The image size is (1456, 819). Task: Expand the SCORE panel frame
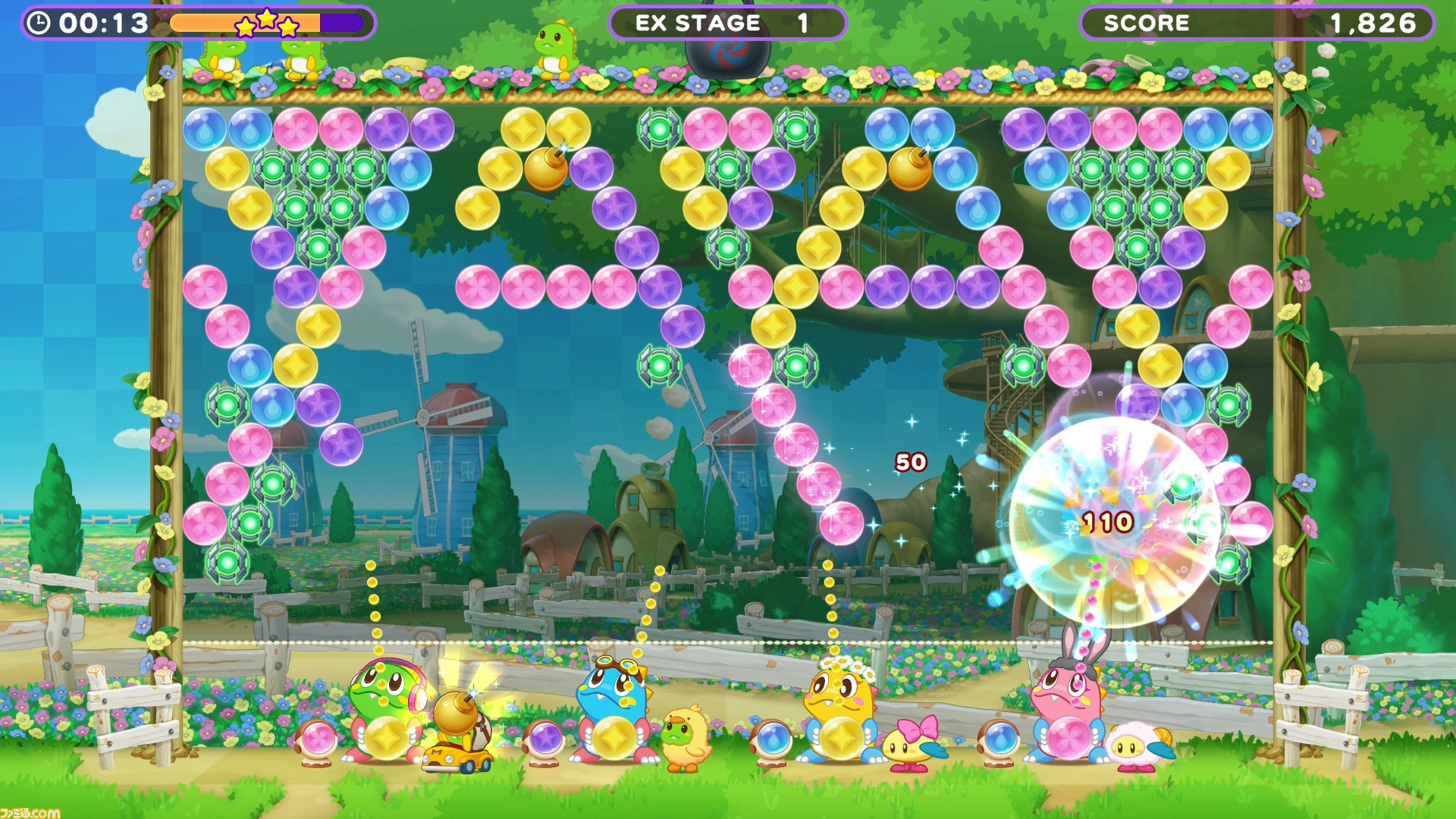pyautogui.click(x=1259, y=23)
